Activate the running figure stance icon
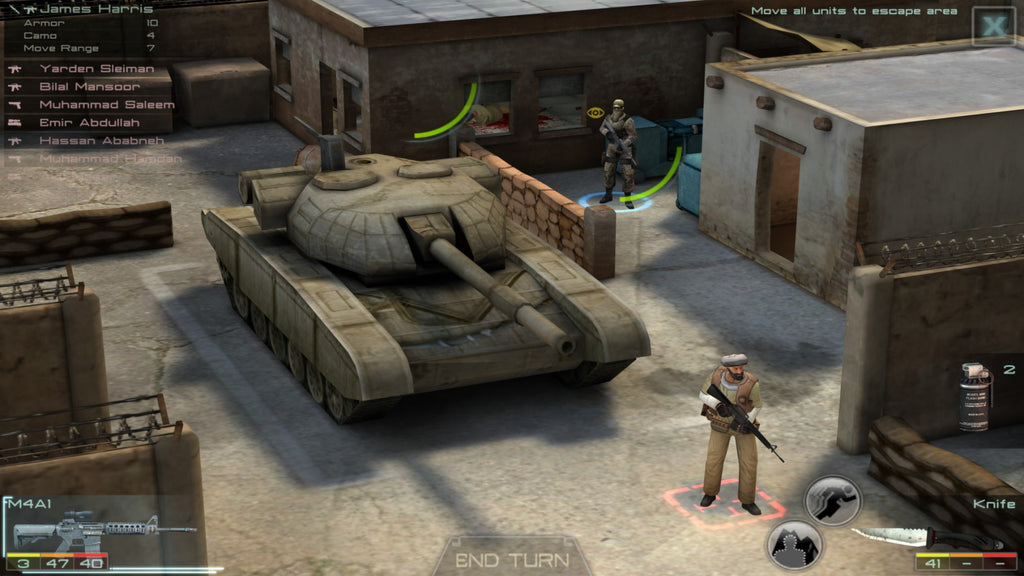The width and height of the screenshot is (1024, 576). tap(832, 500)
